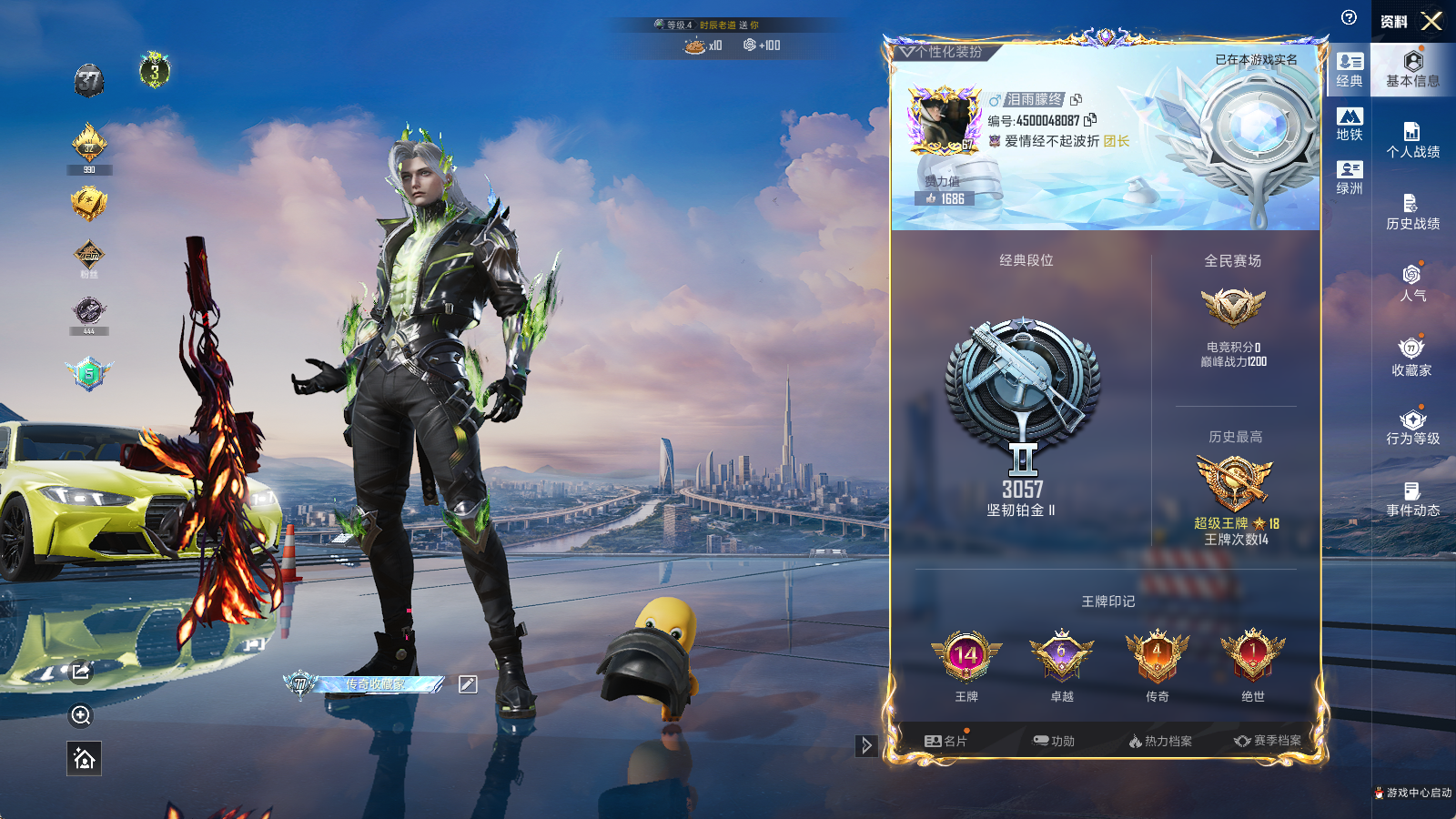Screen dimensions: 1456x819
Task: Return to lobby with the home icon
Action: click(x=84, y=758)
